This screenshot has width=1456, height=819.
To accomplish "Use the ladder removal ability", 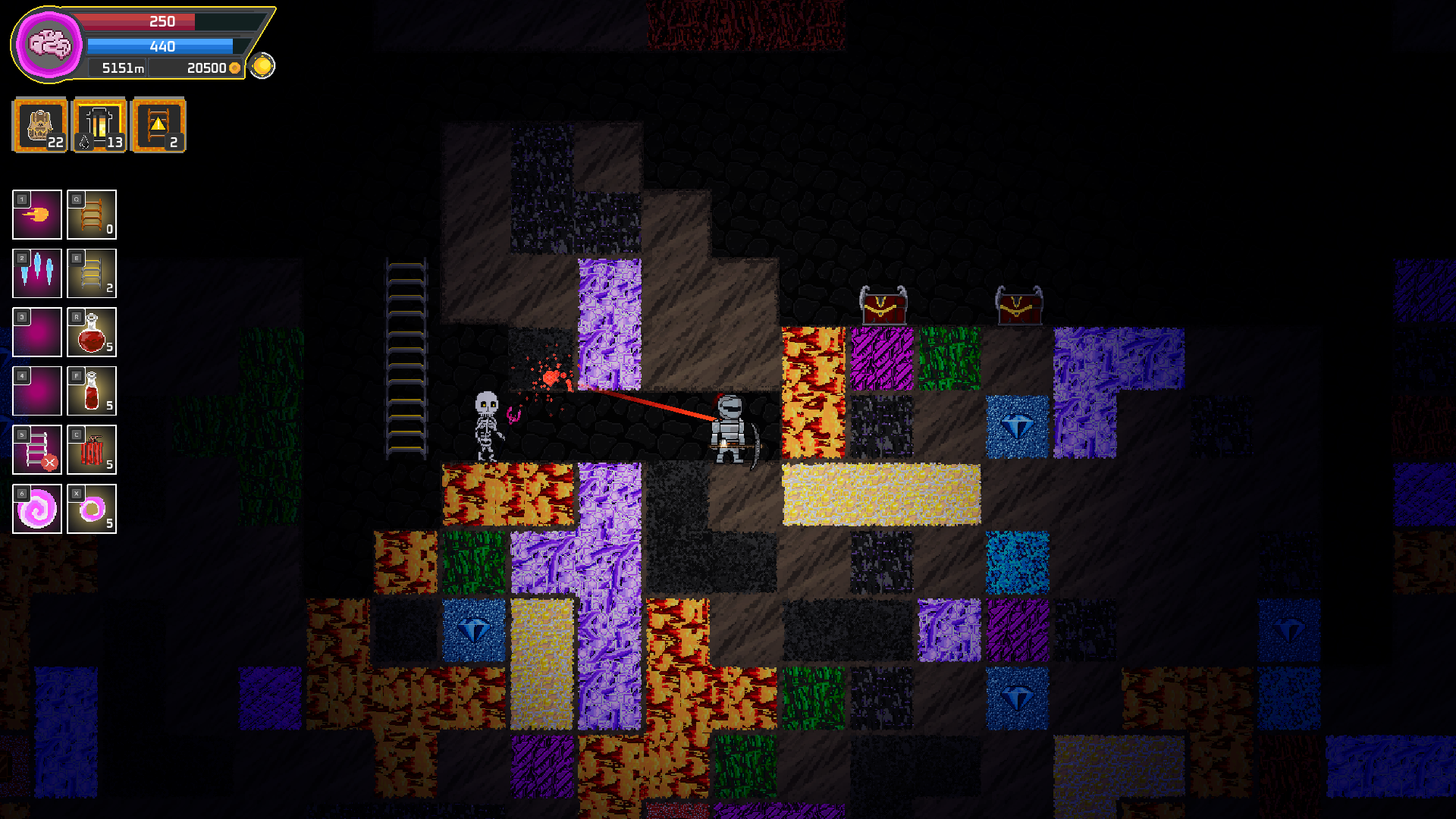I will pos(37,450).
